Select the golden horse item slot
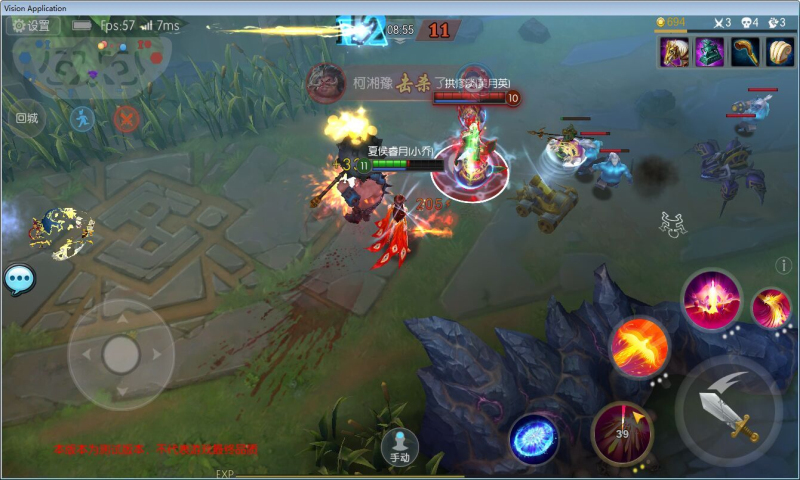Image resolution: width=800 pixels, height=480 pixels. click(674, 52)
